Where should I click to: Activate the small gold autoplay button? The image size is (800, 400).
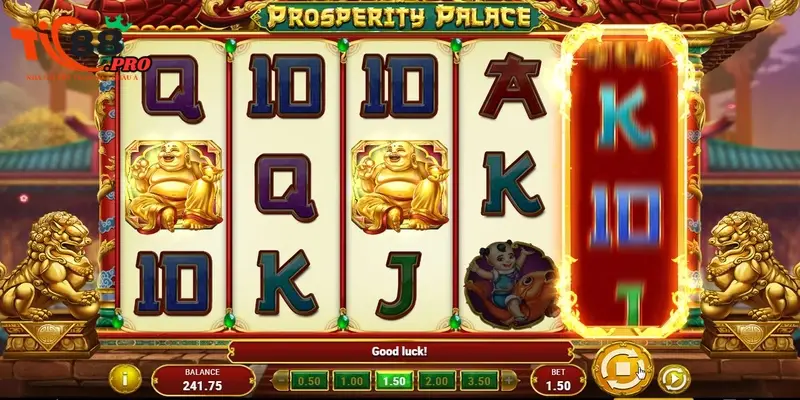(674, 379)
